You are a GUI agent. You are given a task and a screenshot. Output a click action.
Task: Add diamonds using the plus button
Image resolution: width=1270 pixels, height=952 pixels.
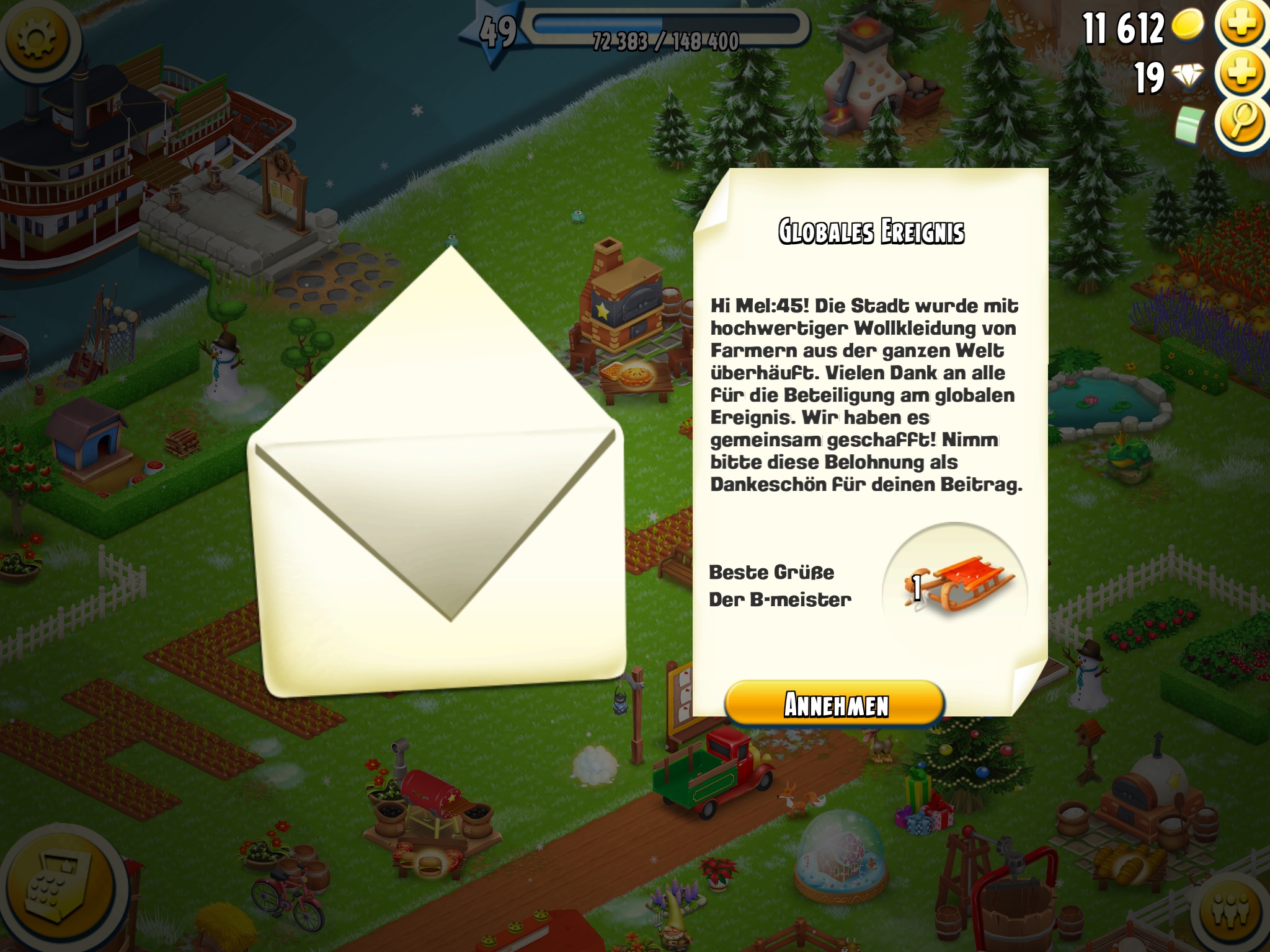point(1242,74)
